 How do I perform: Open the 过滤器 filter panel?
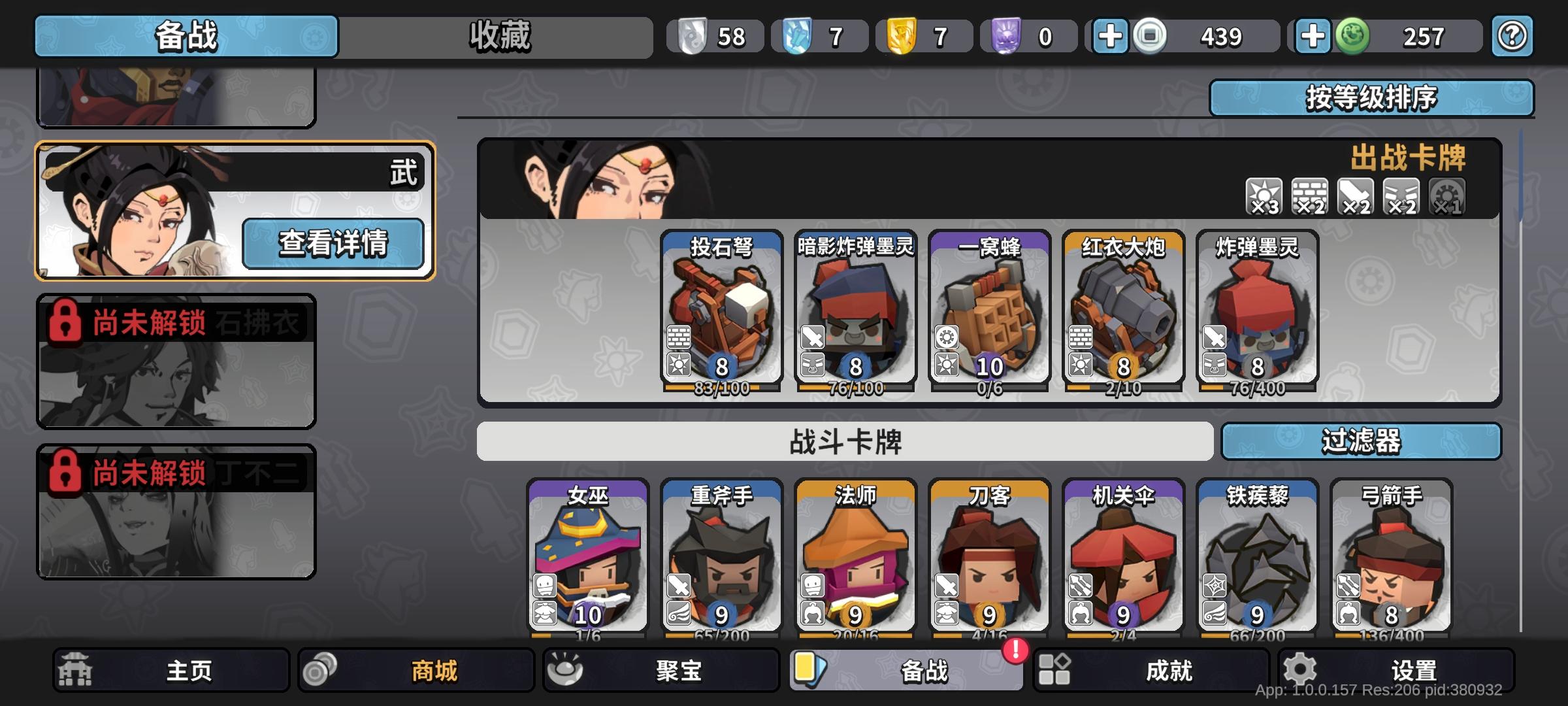1363,443
